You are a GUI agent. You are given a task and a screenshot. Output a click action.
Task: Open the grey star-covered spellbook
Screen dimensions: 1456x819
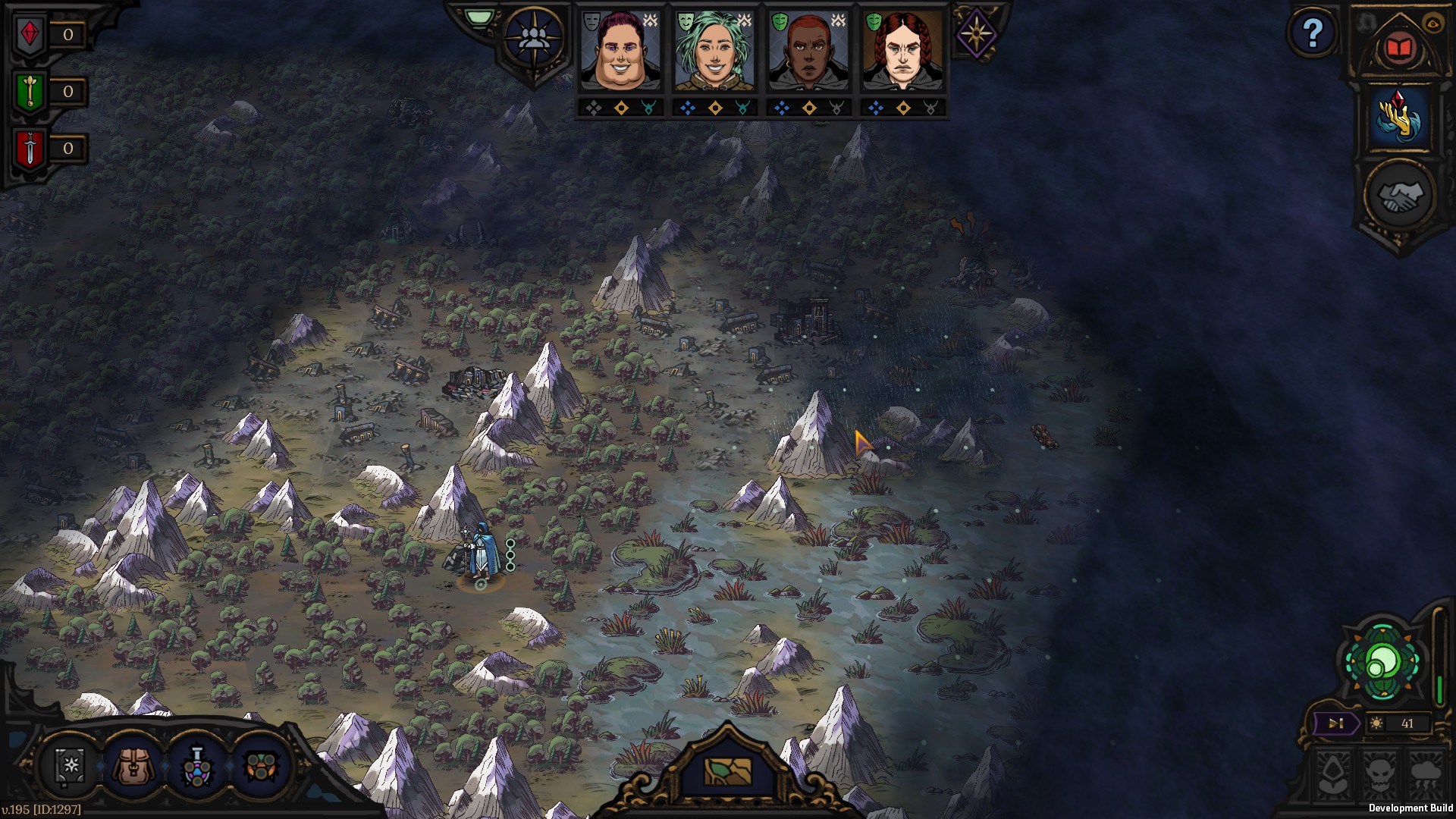[73, 765]
